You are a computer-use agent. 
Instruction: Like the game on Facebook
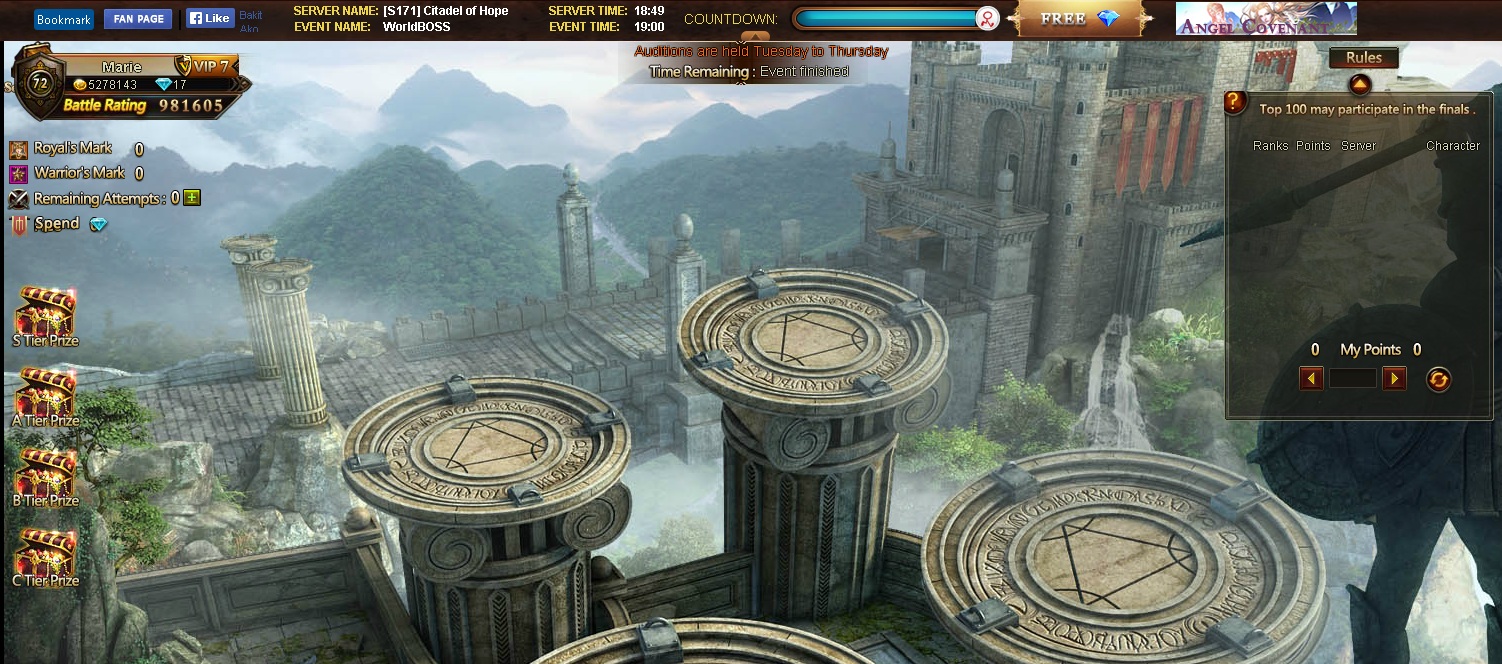[x=210, y=18]
